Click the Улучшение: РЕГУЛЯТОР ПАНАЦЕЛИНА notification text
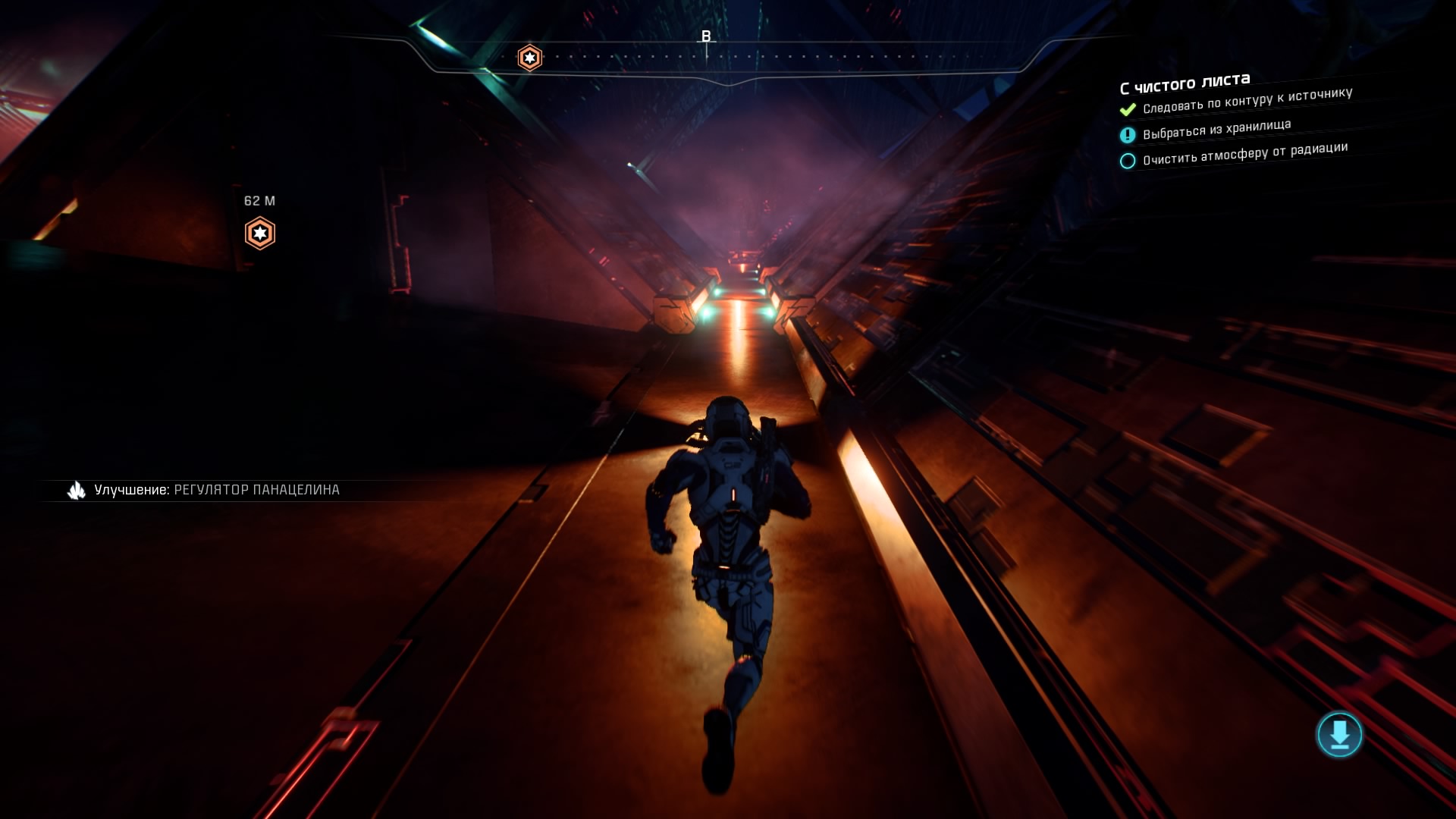Screen dimensions: 1456x819 pos(218,491)
